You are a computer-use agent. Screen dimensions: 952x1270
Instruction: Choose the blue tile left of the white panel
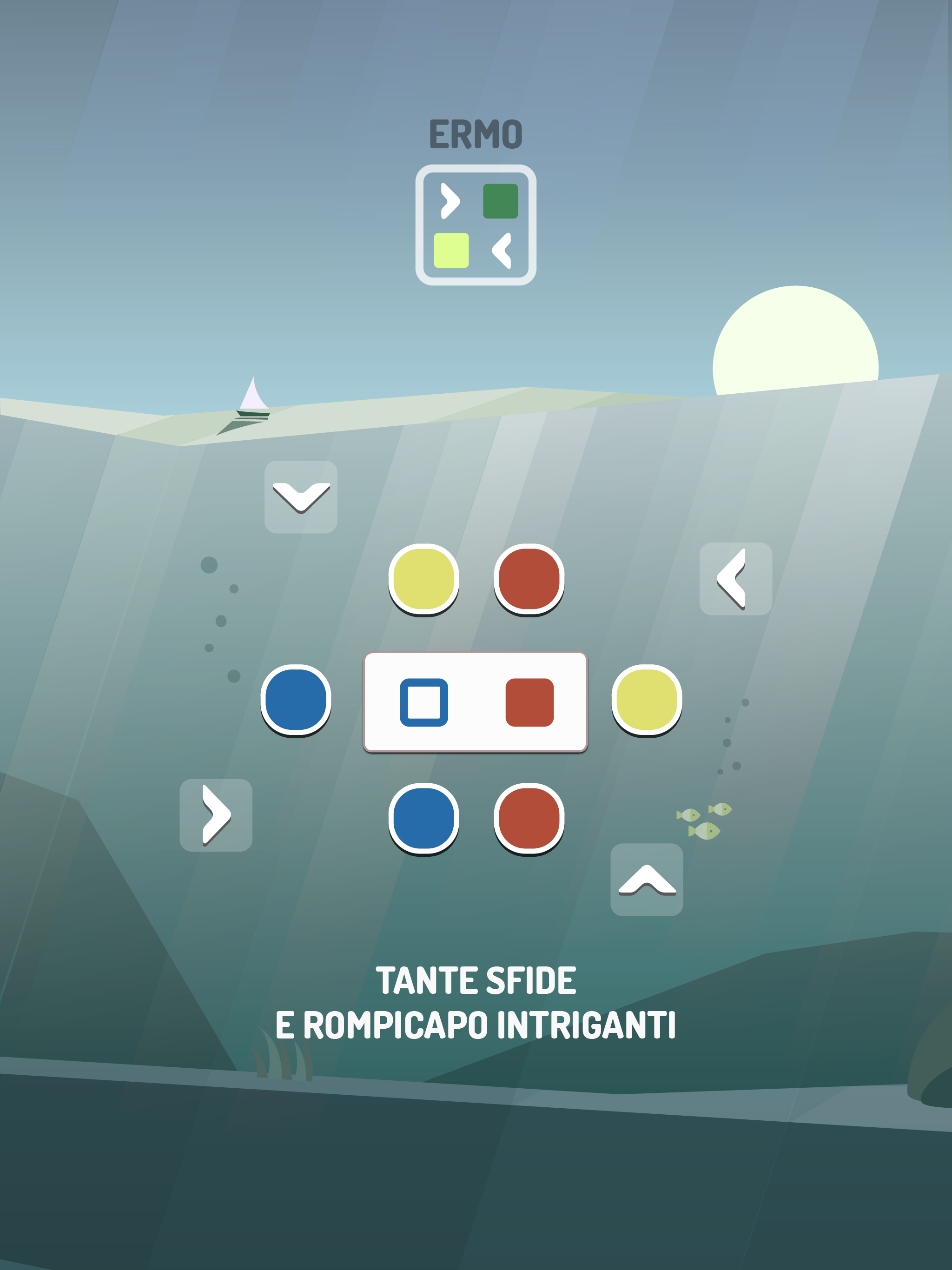pyautogui.click(x=296, y=700)
